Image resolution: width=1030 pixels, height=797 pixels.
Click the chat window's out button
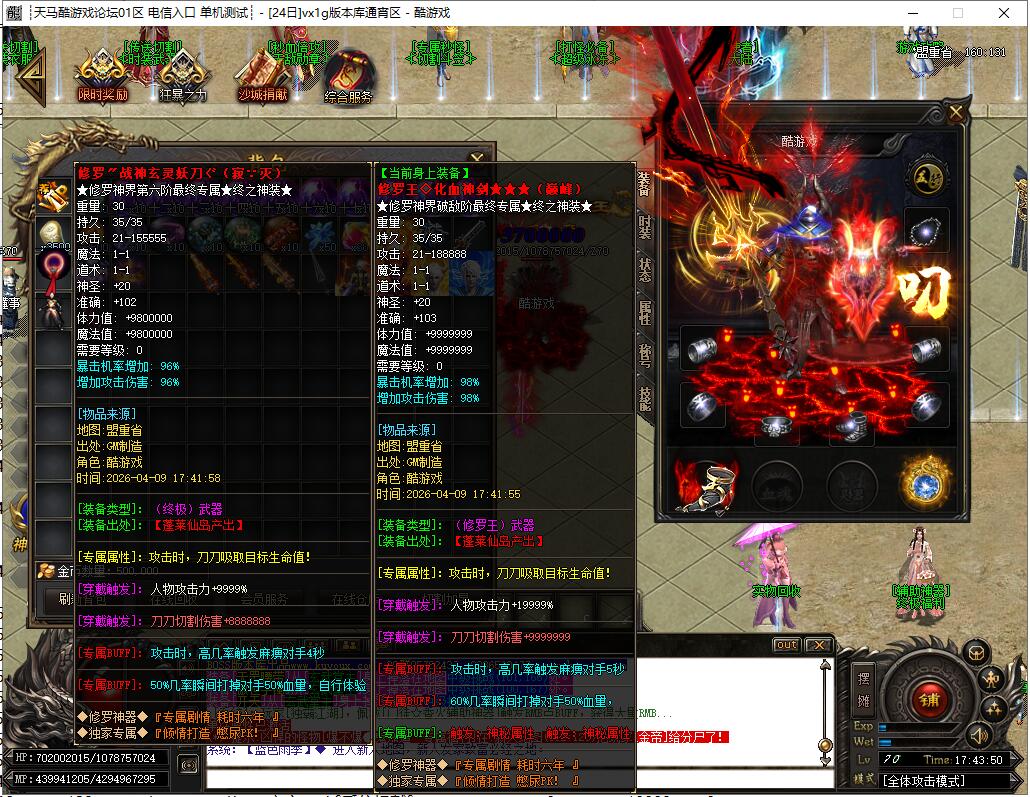point(787,645)
